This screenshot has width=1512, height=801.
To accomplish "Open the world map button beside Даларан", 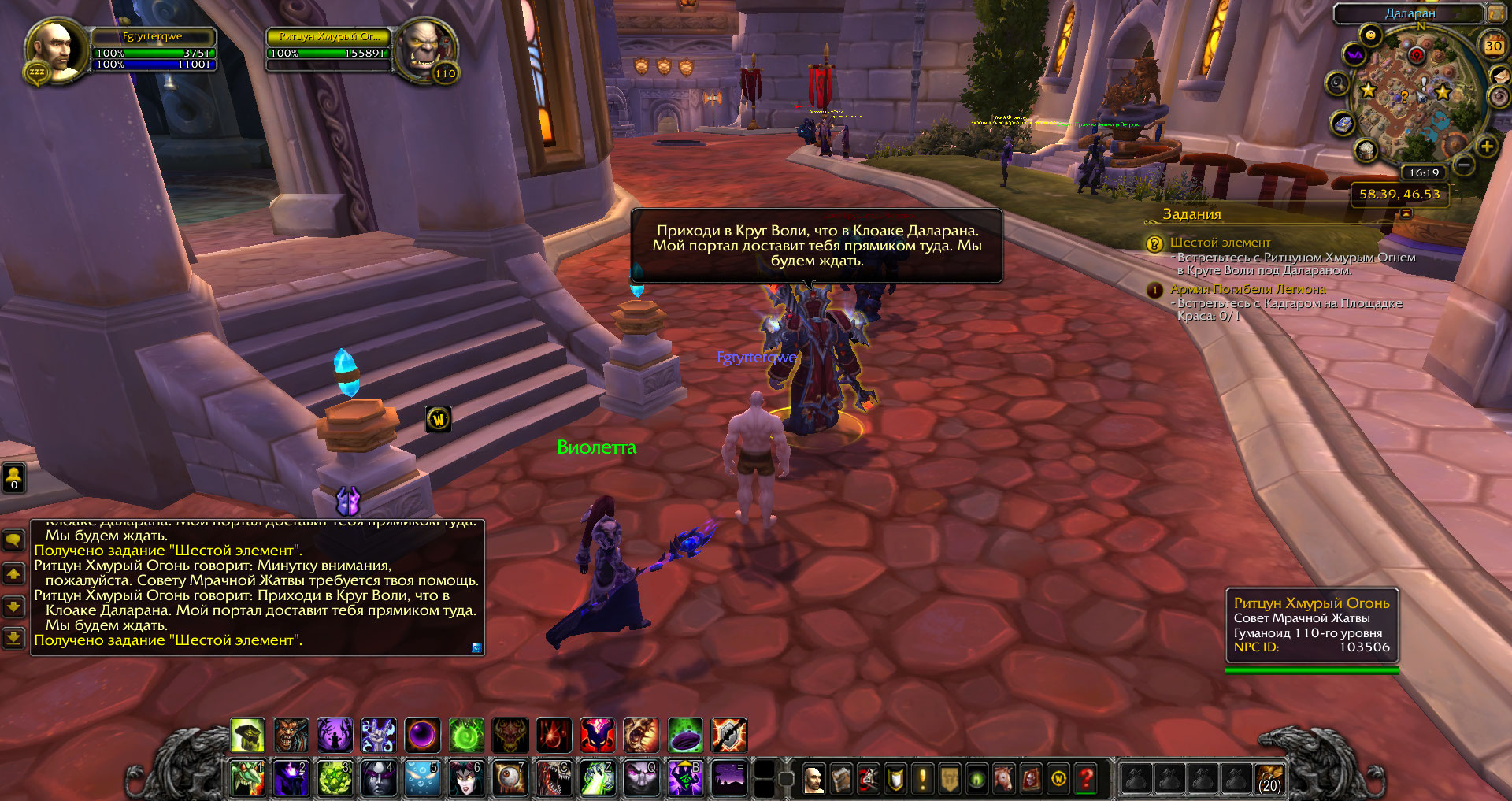I will click(x=1495, y=13).
